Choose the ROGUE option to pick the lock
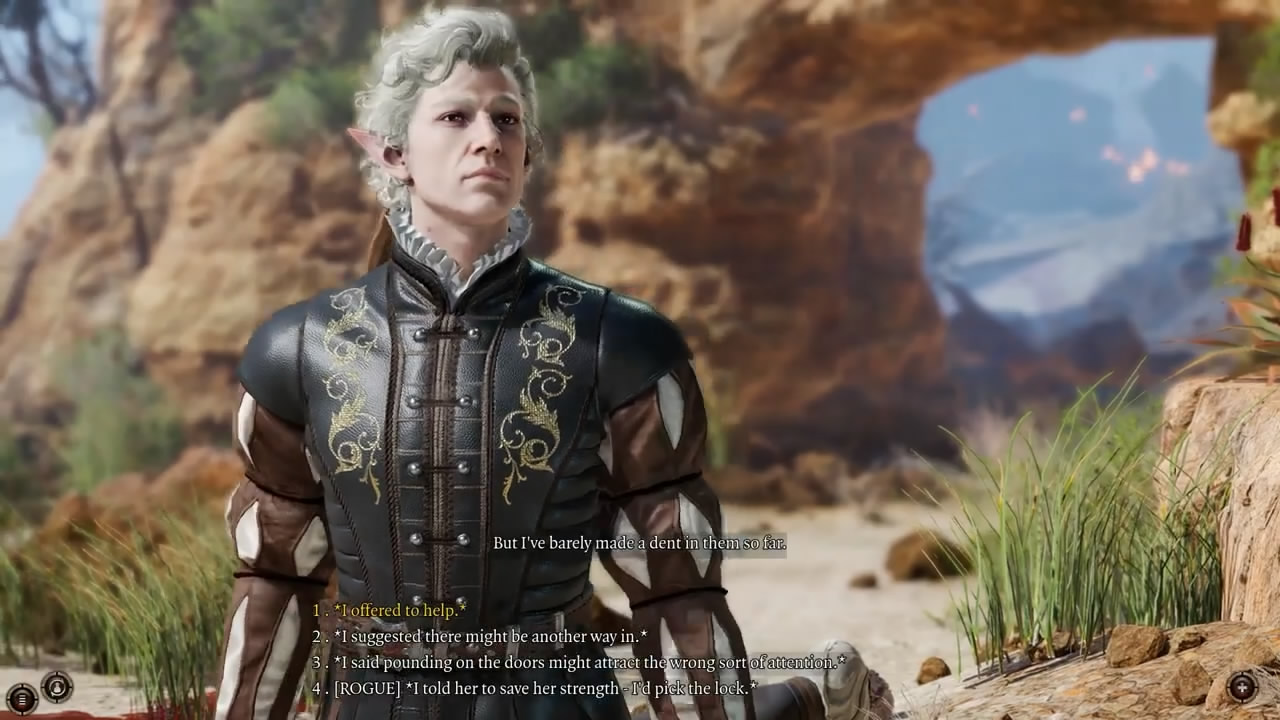Image resolution: width=1280 pixels, height=720 pixels. (545, 688)
